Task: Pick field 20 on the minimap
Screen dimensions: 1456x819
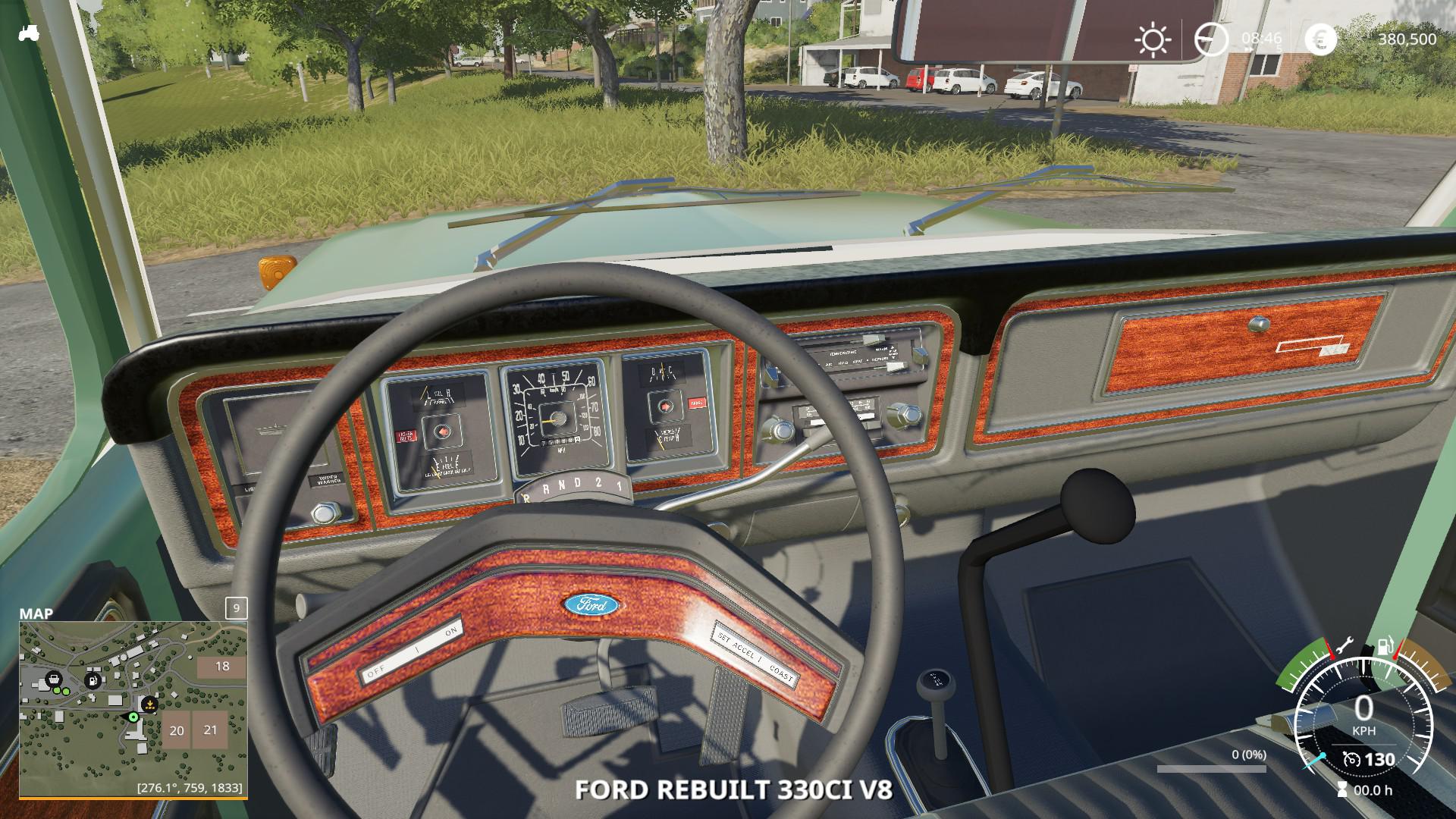Action: point(176,731)
